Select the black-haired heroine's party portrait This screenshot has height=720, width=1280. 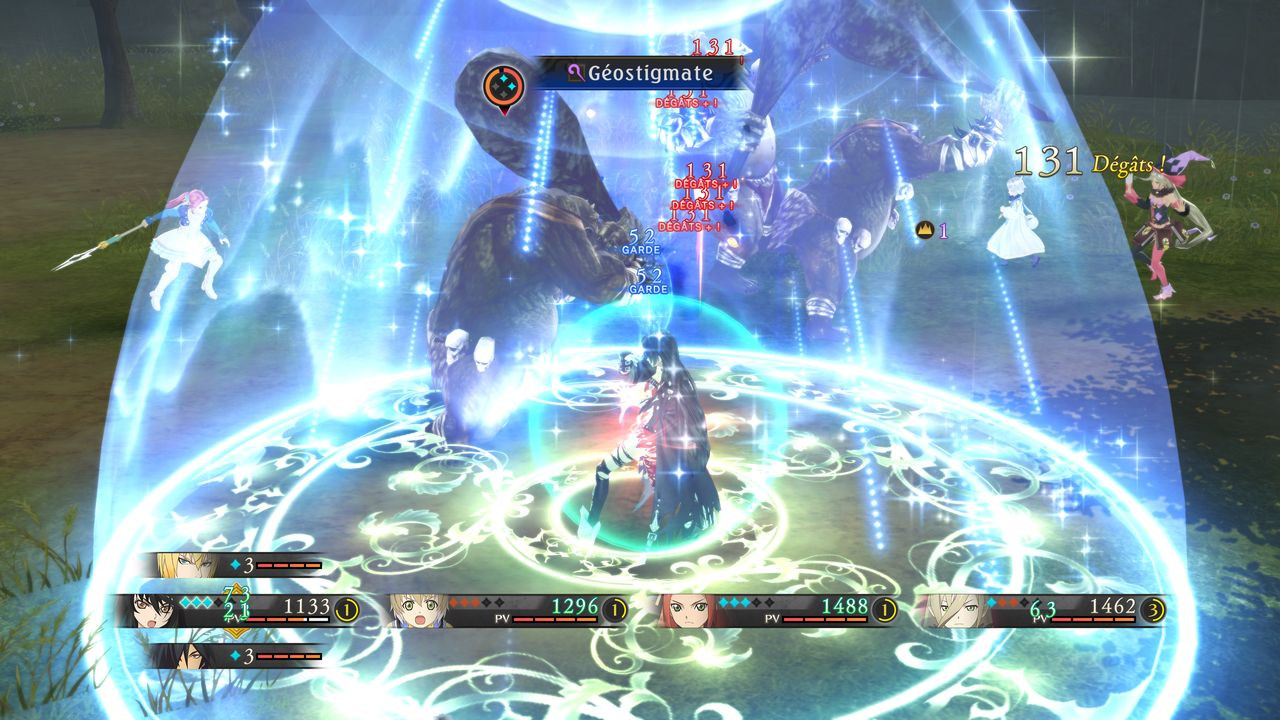[x=155, y=610]
